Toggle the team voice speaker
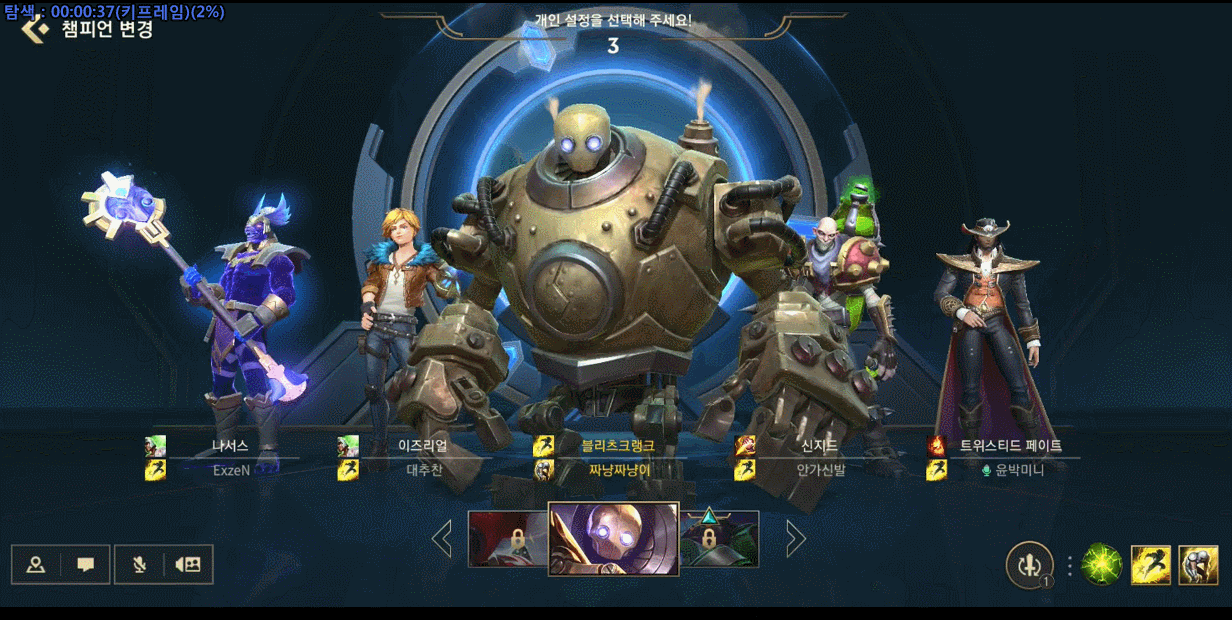Viewport: 1232px width, 620px height. tap(187, 565)
